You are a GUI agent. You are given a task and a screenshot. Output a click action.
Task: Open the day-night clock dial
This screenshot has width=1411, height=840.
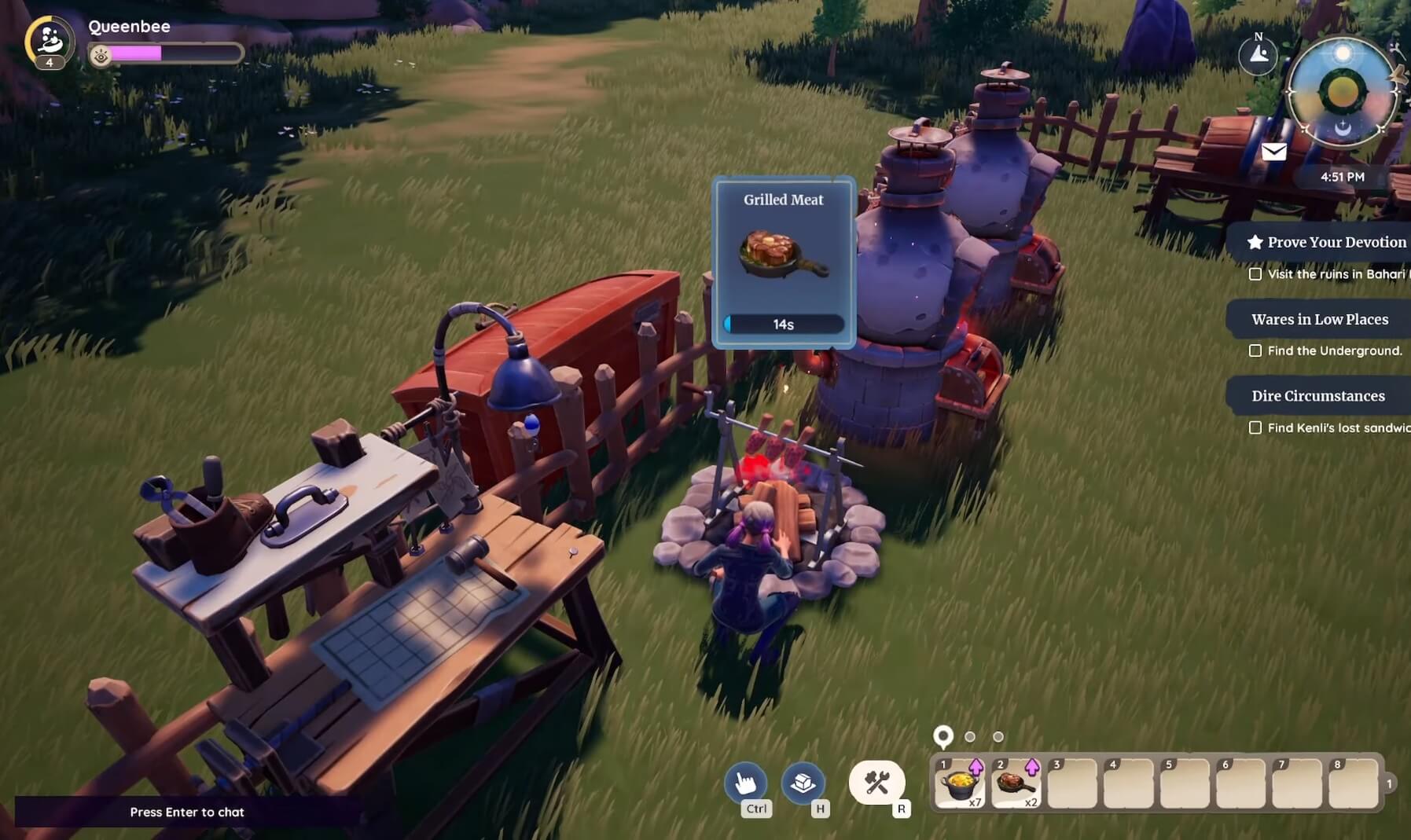1343,92
